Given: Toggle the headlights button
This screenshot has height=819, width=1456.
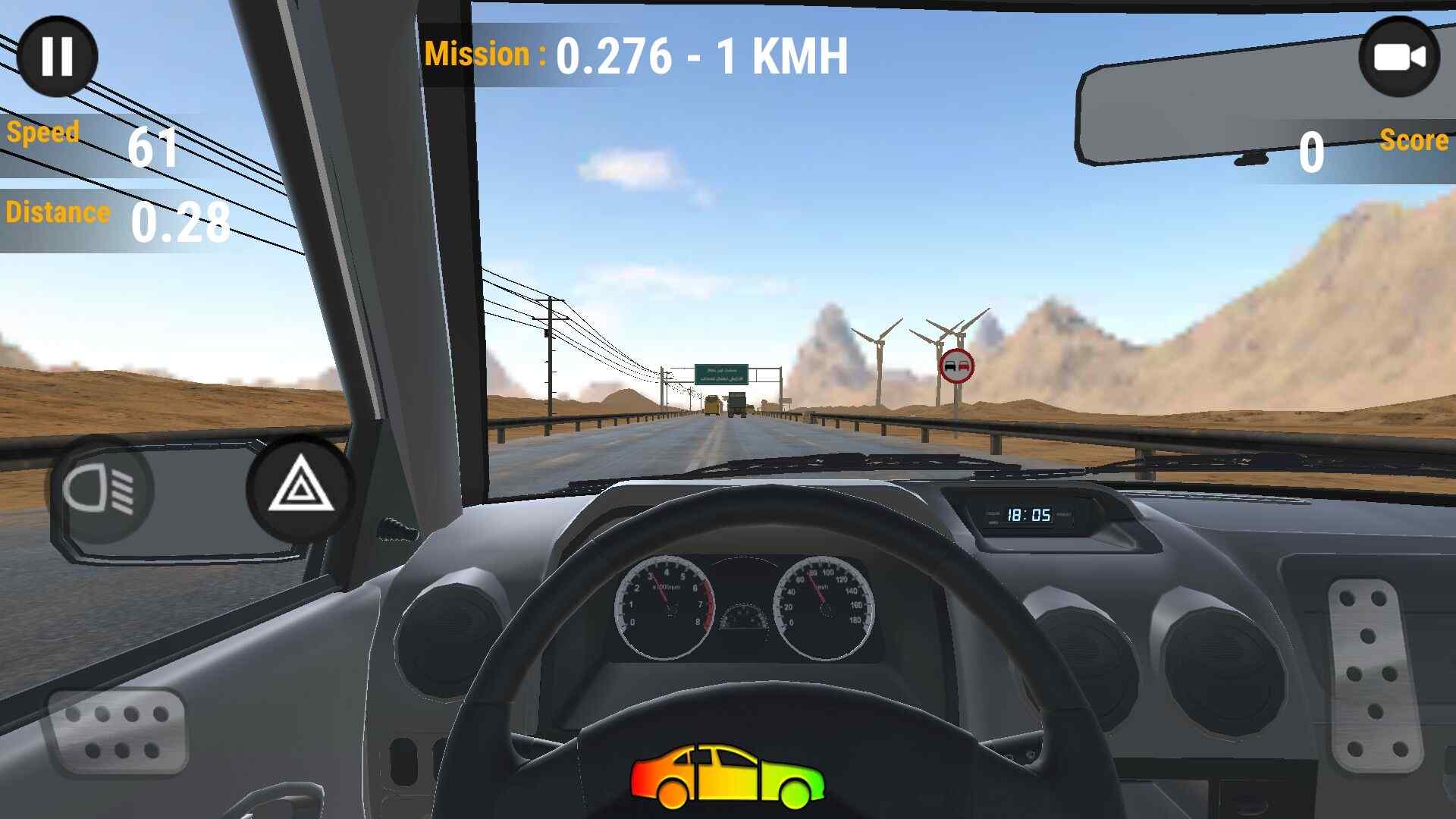Looking at the screenshot, I should [100, 490].
